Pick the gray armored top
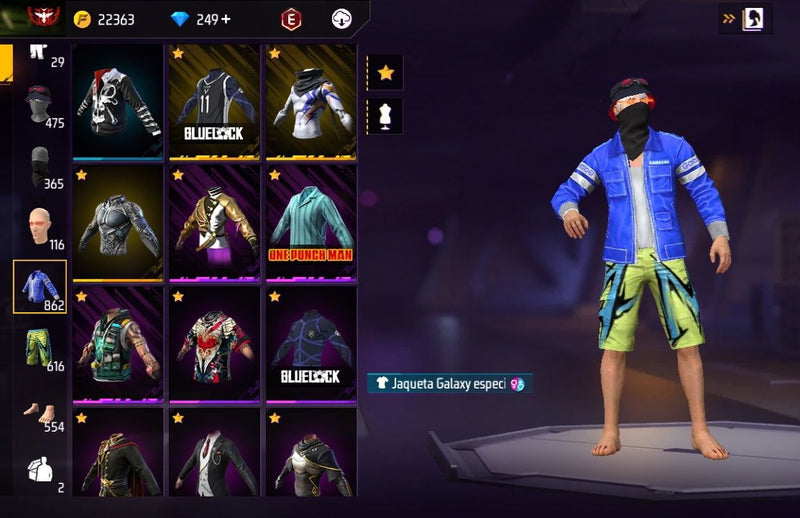This screenshot has height=518, width=800. (x=118, y=222)
